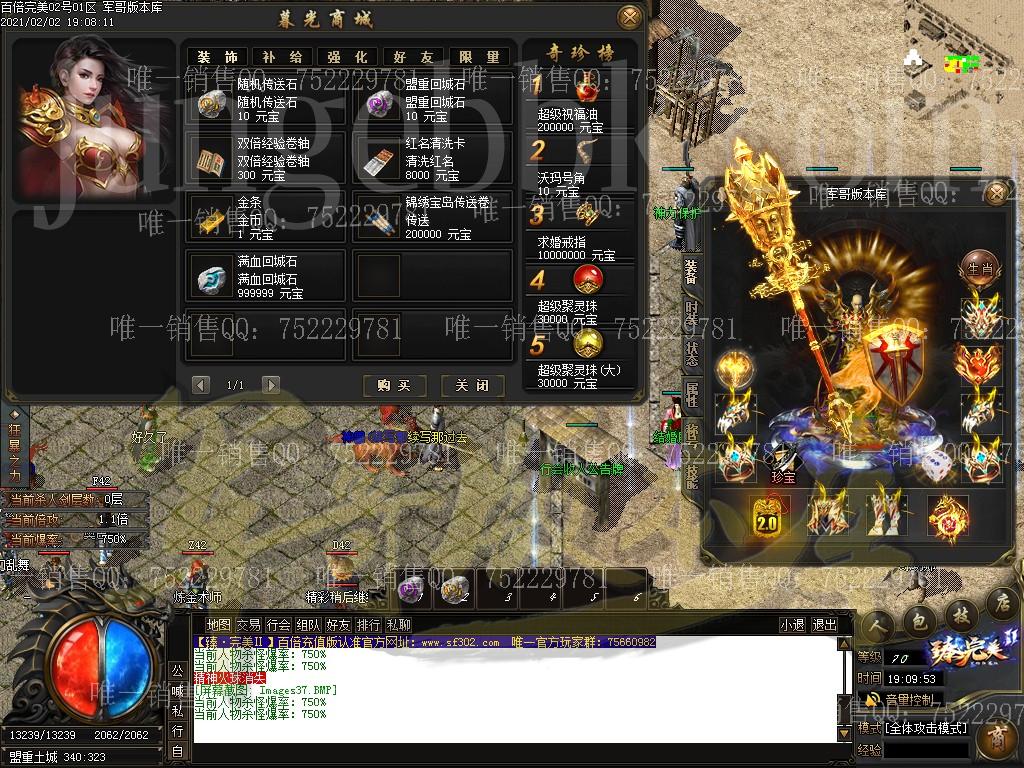Close the 暮光商城 shop window
1024x768 pixels.
[629, 17]
